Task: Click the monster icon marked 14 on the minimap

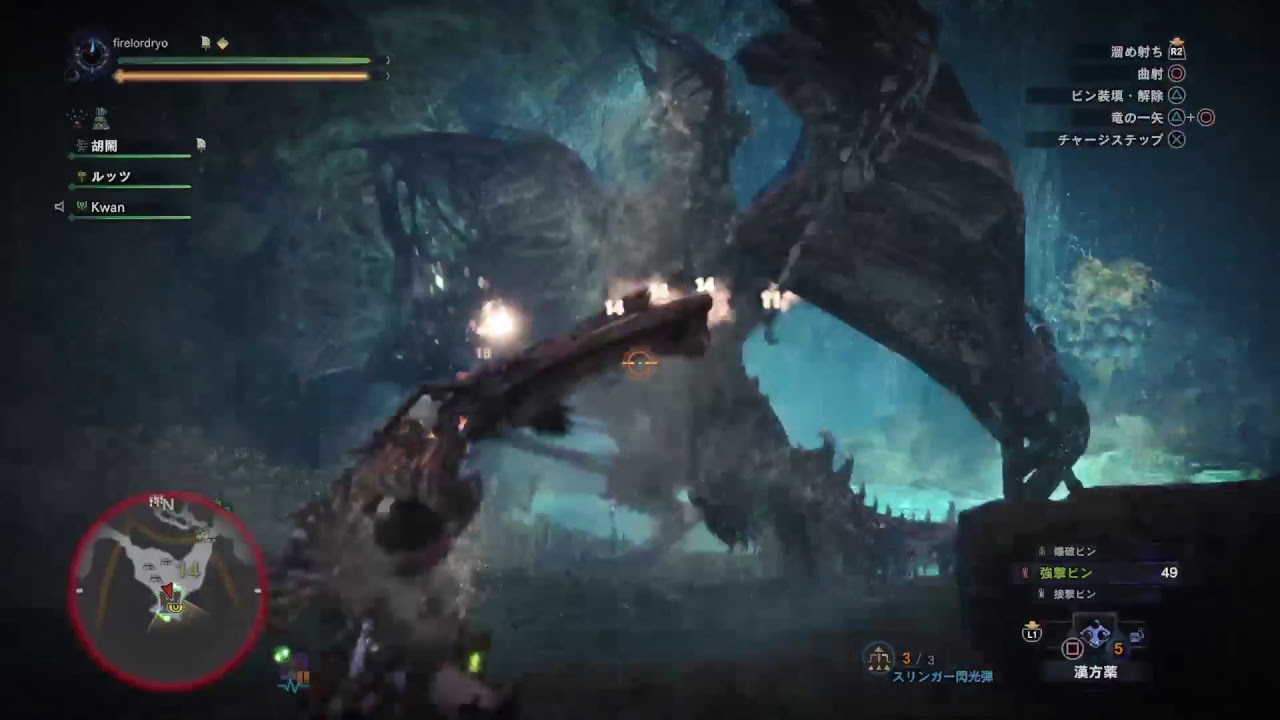Action: (190, 570)
